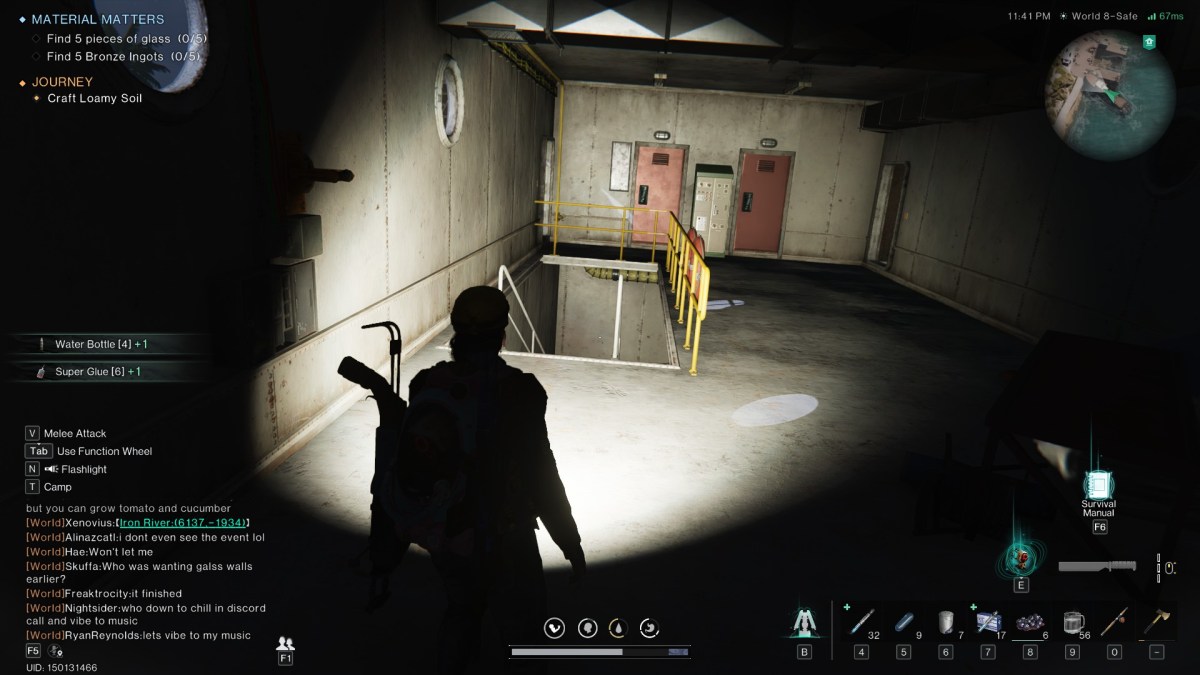Select the grey canister hotbar slot
The image size is (1200, 675).
coord(945,621)
